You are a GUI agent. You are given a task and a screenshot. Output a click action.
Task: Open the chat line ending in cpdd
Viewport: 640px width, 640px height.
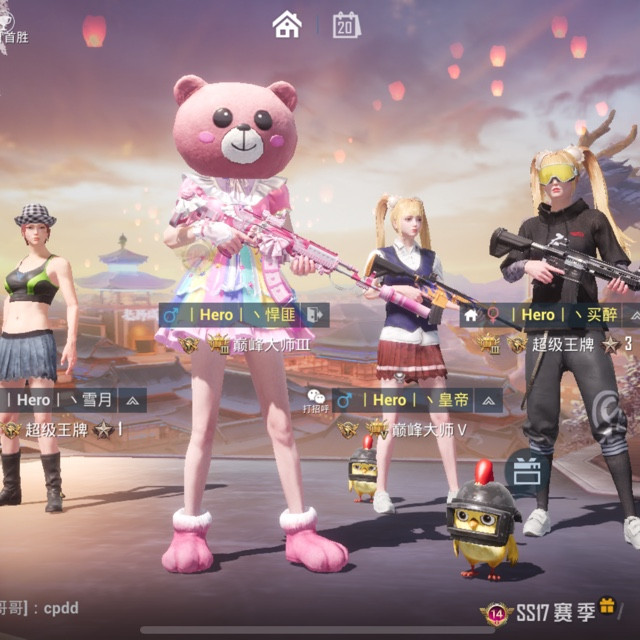pyautogui.click(x=40, y=608)
